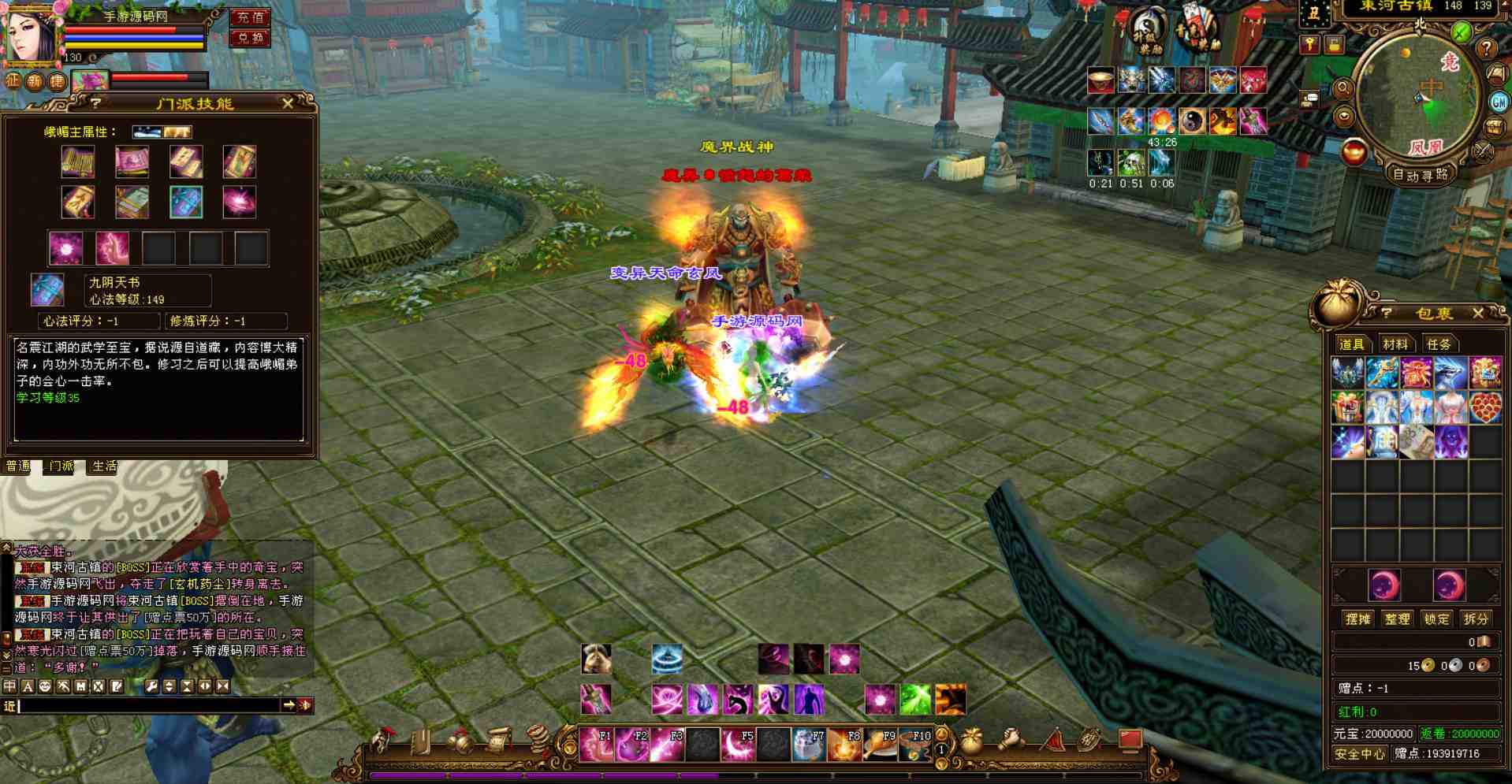The height and width of the screenshot is (784, 1512).
Task: Open 摆摊 stall from the bag
Action: point(1357,619)
